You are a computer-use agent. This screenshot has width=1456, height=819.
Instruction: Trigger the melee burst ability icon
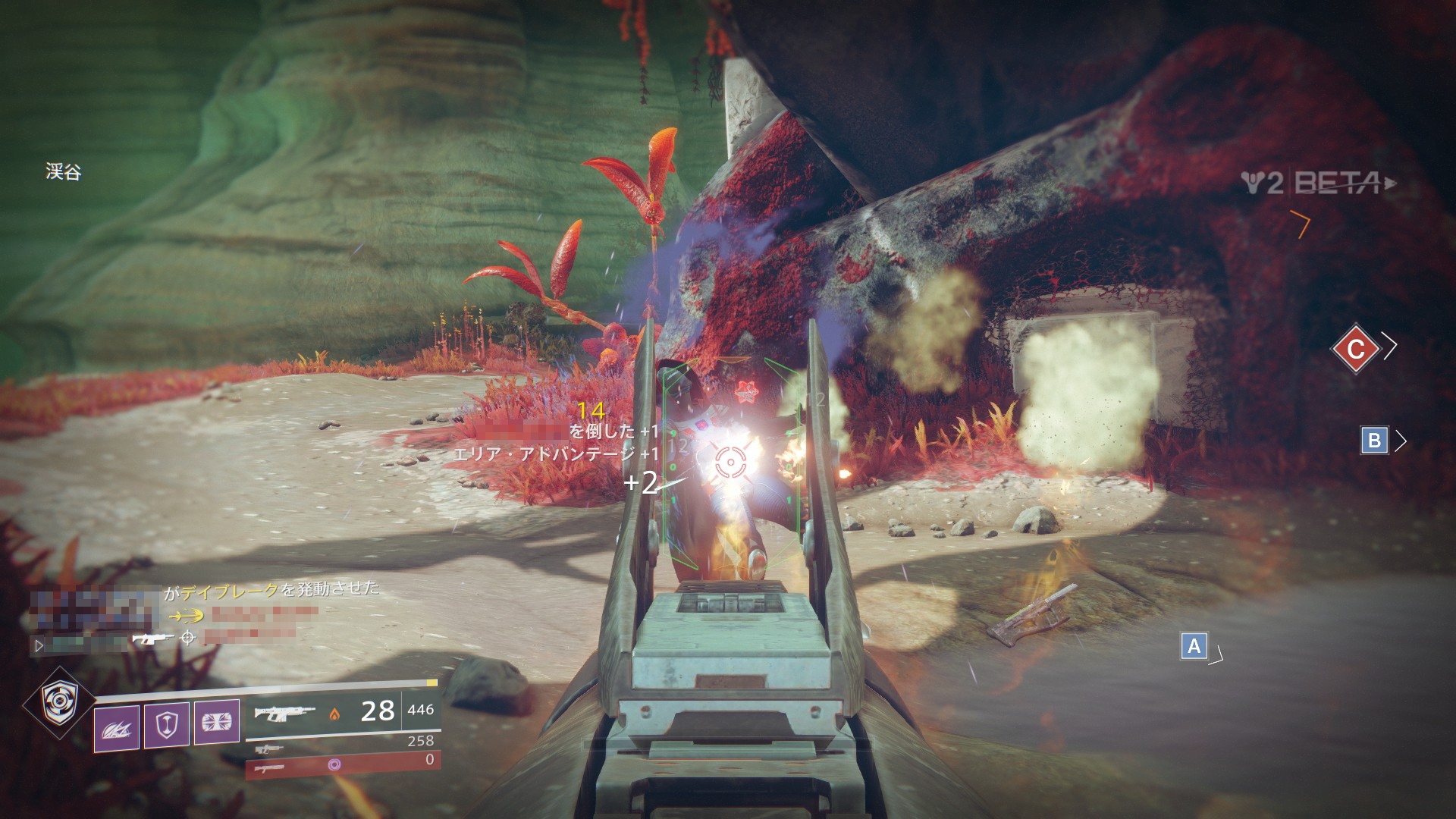point(216,721)
